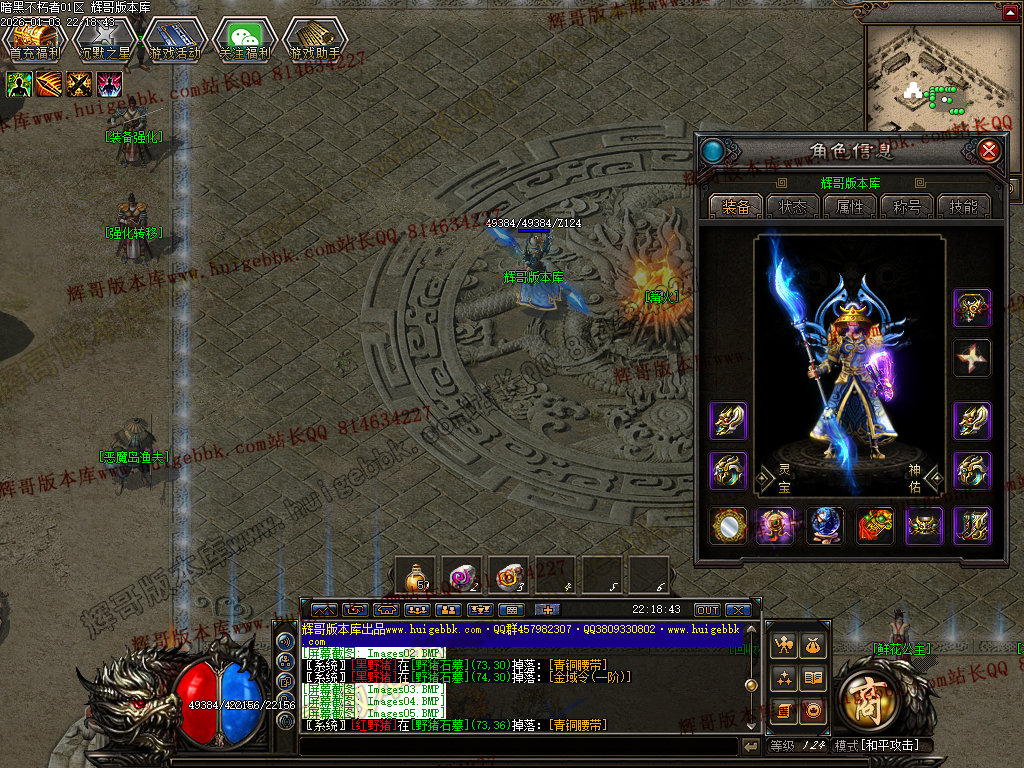This screenshot has height=768, width=1024.
Task: Switch to the 状态 tab
Action: (793, 206)
